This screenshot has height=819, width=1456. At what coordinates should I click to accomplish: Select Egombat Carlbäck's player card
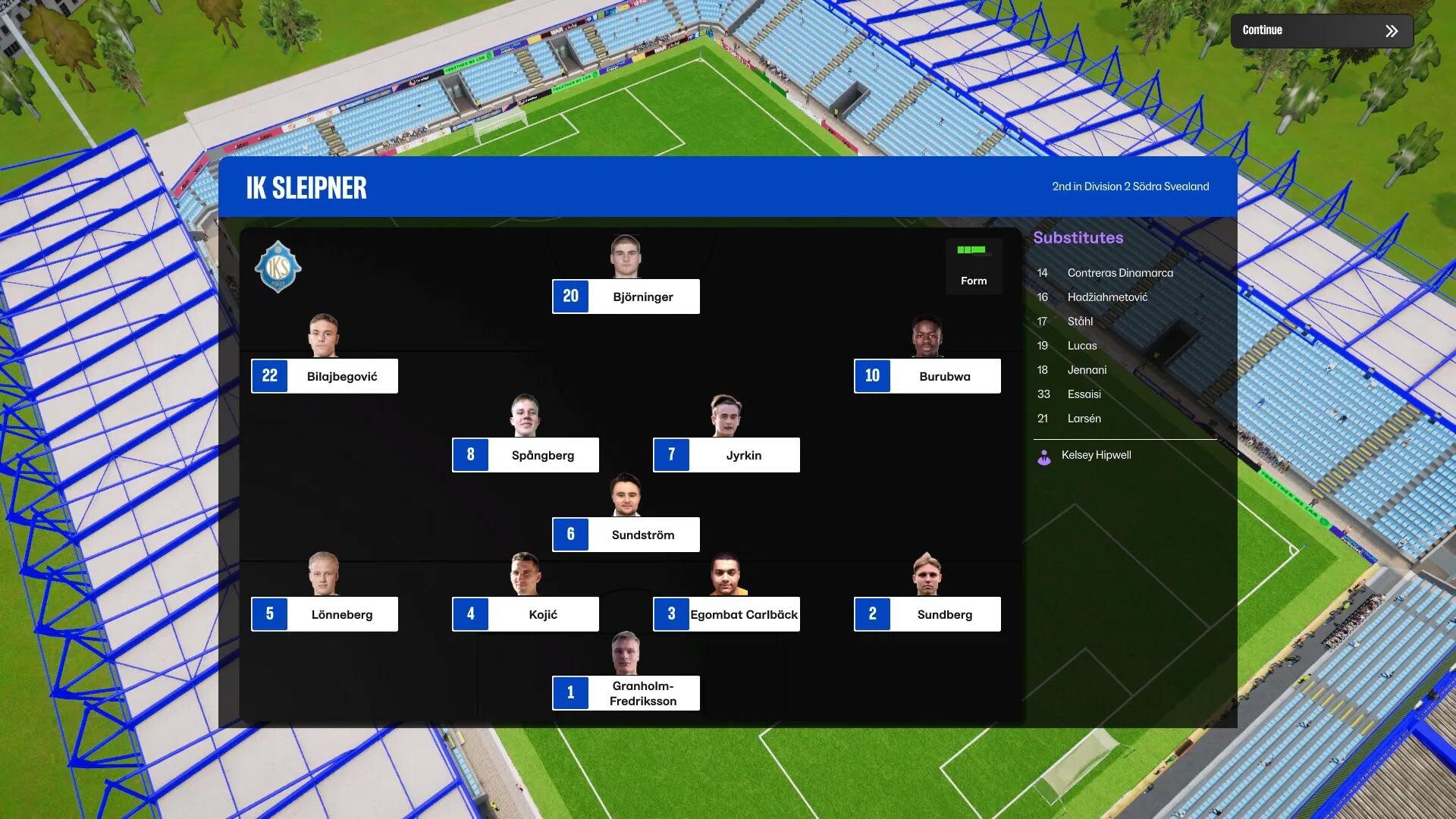tap(726, 614)
